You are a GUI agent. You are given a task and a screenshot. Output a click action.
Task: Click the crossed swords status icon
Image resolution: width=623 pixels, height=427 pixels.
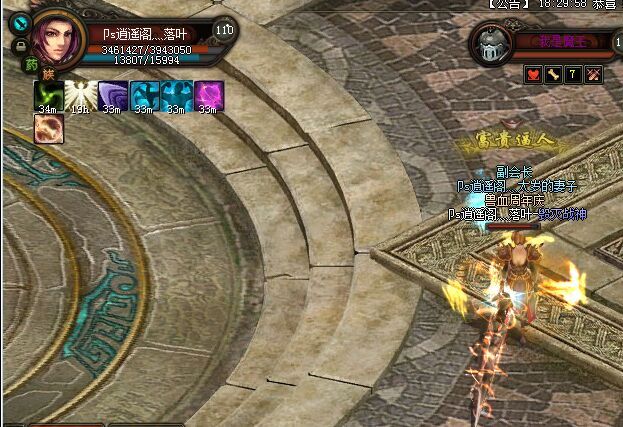point(592,74)
